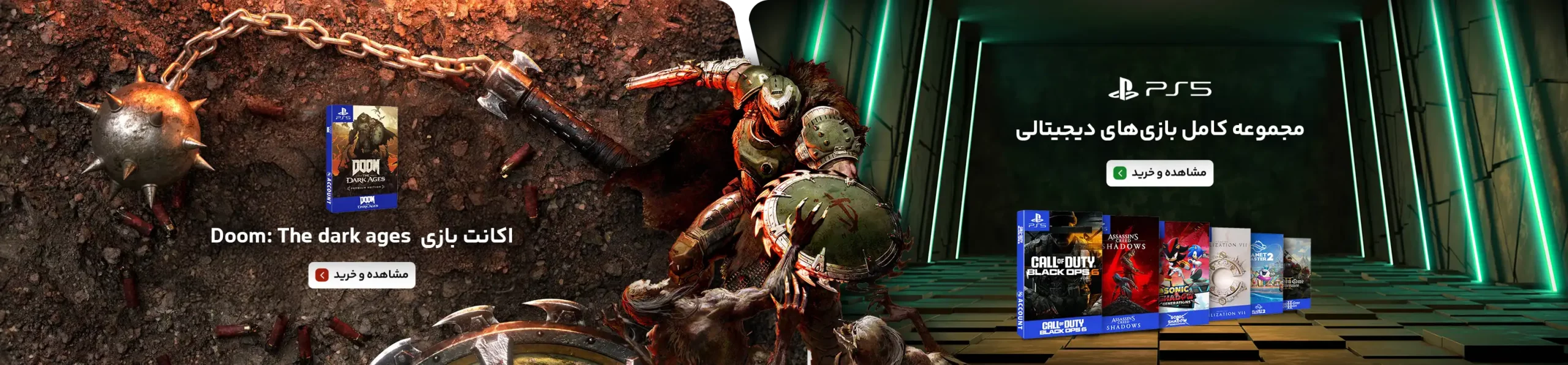Choose the Assassin's Creed Shadows cover
The height and width of the screenshot is (365, 1568).
(x=1130, y=274)
